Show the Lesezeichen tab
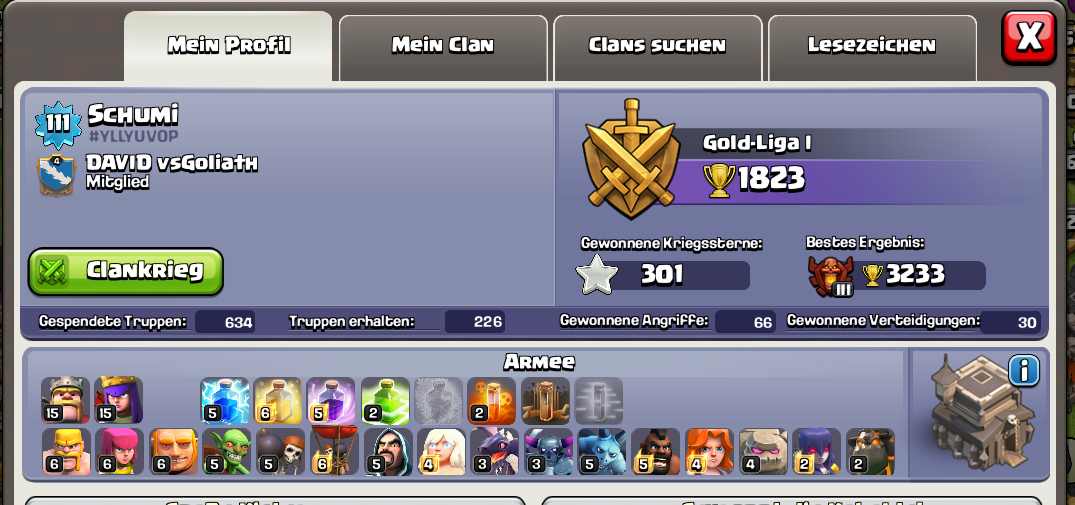The image size is (1075, 505). pyautogui.click(x=871, y=45)
